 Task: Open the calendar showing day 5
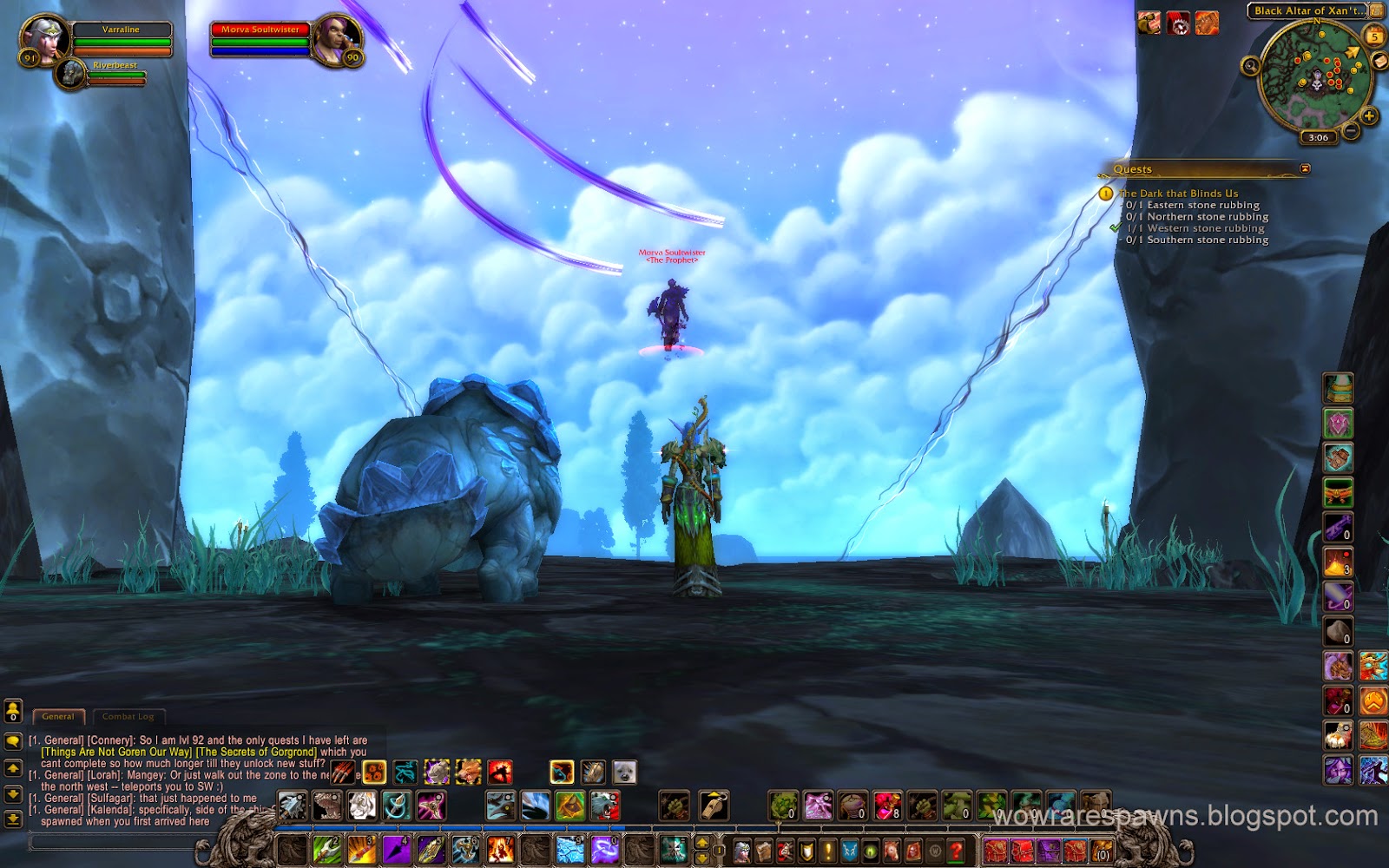1373,36
